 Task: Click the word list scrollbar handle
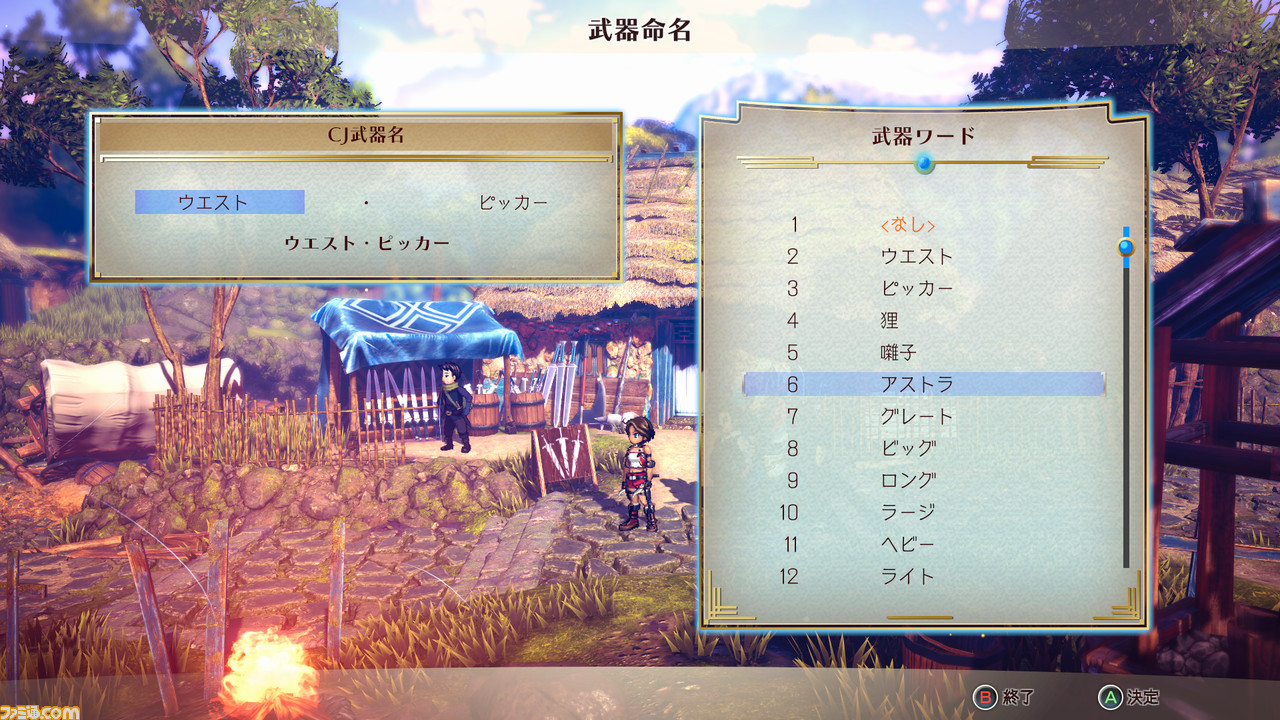coord(1126,246)
